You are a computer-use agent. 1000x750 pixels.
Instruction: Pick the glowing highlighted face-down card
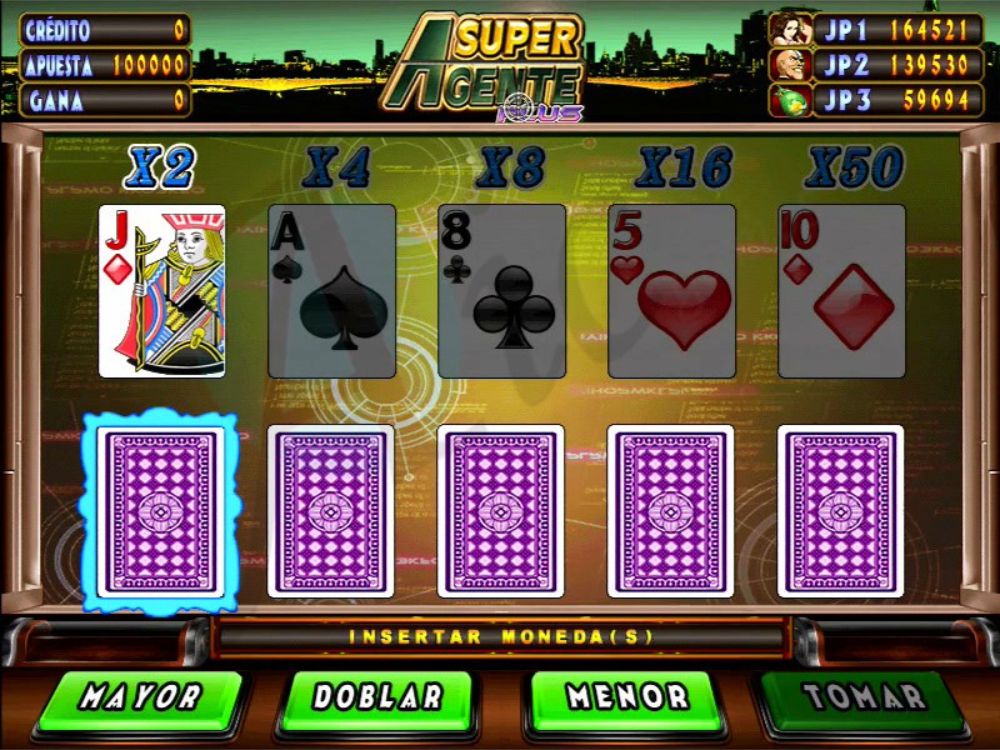point(161,511)
